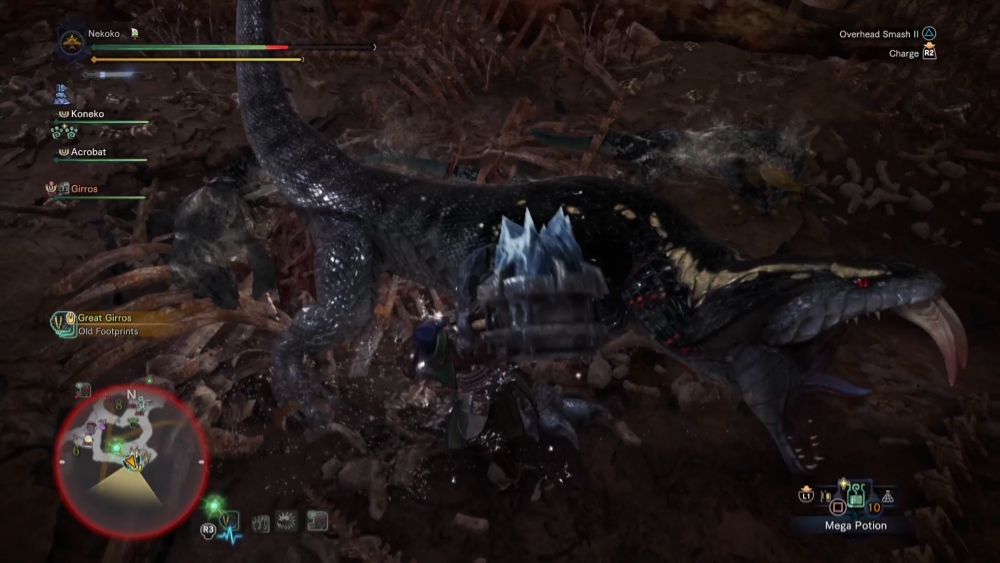
Task: Select the Girros ally entry
Action: pos(84,188)
